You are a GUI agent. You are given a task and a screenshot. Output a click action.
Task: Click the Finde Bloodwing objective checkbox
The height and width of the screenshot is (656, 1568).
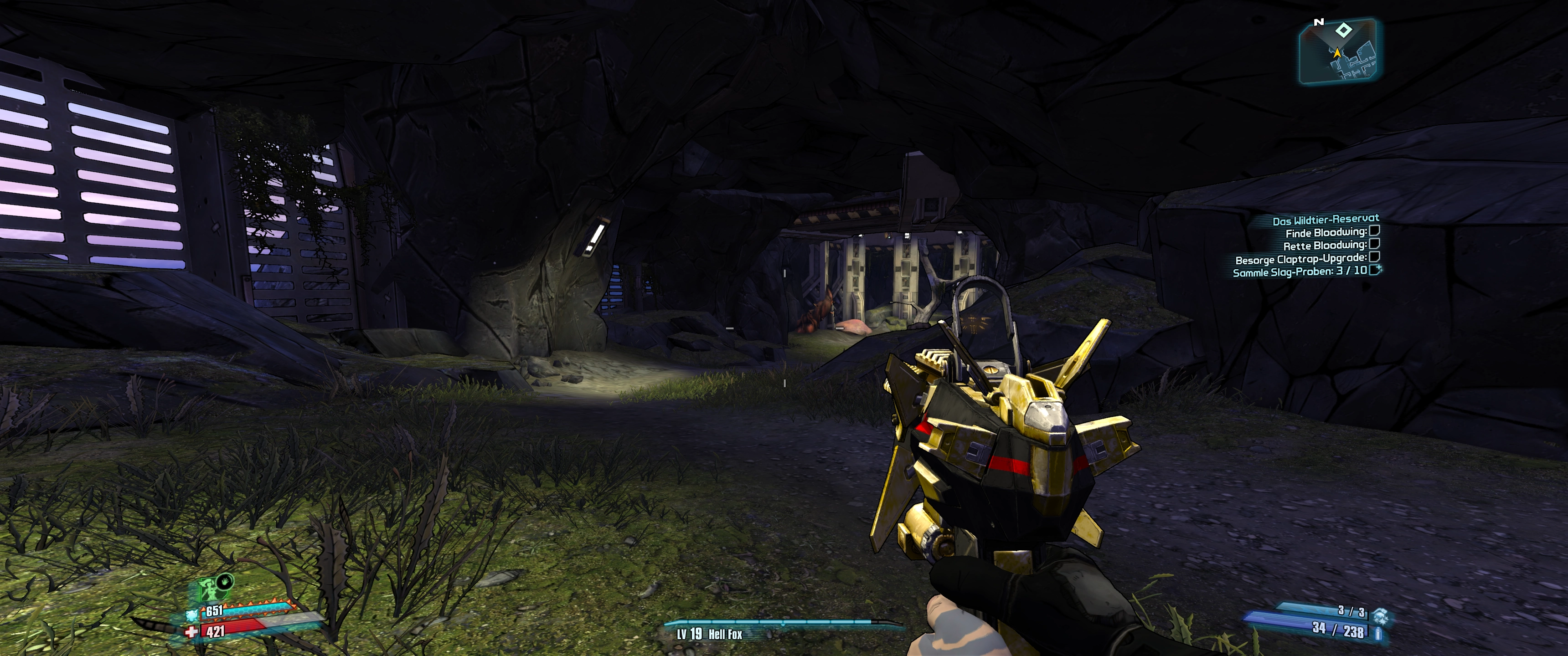point(1374,231)
